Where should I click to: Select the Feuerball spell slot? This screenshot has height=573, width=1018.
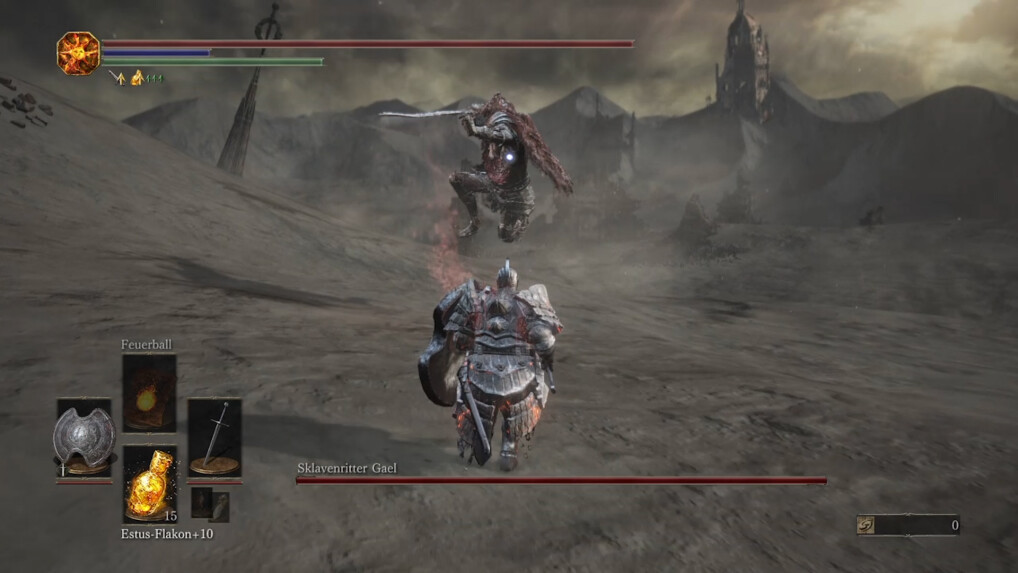click(x=149, y=393)
